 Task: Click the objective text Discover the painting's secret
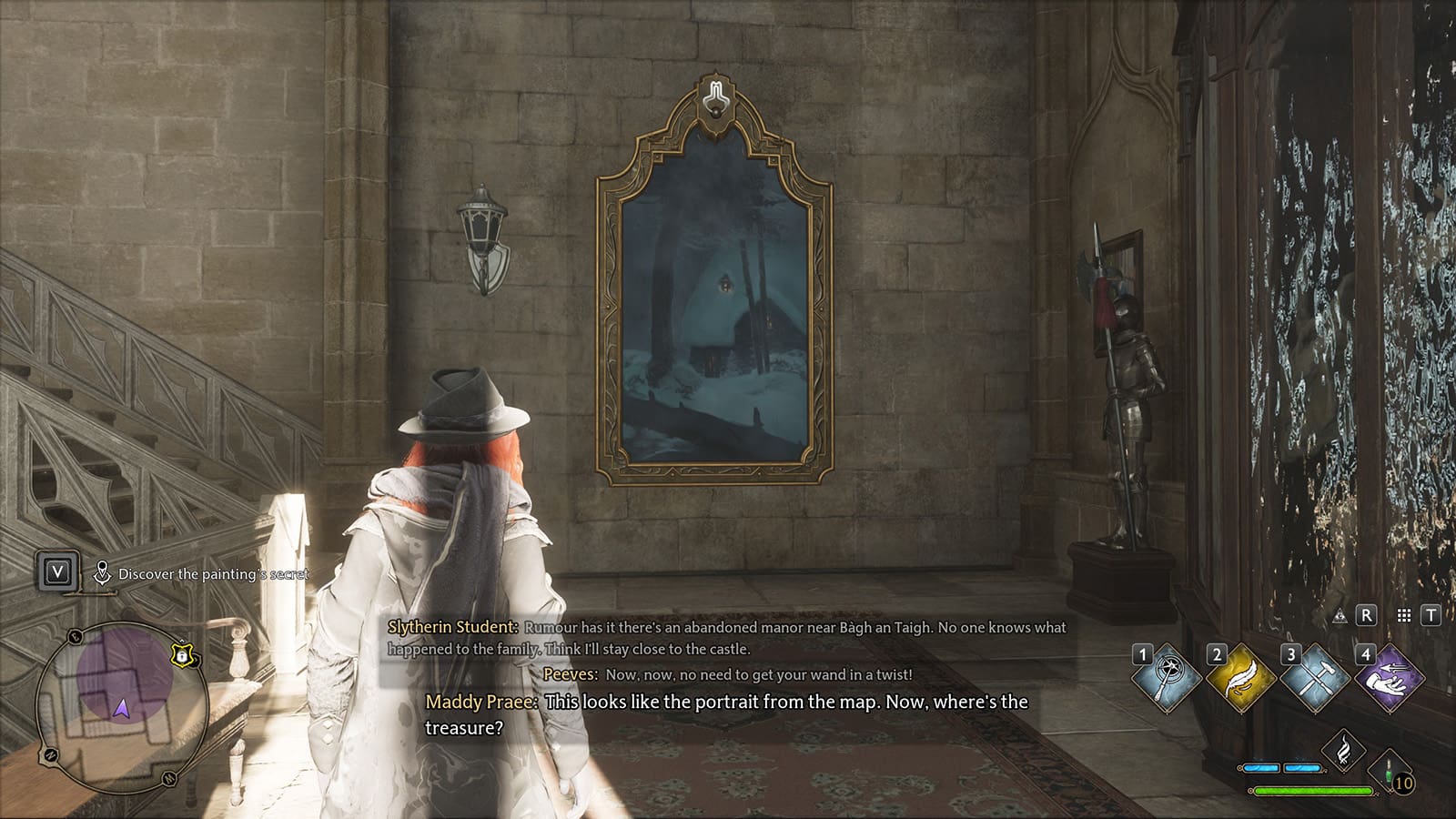pos(213,574)
